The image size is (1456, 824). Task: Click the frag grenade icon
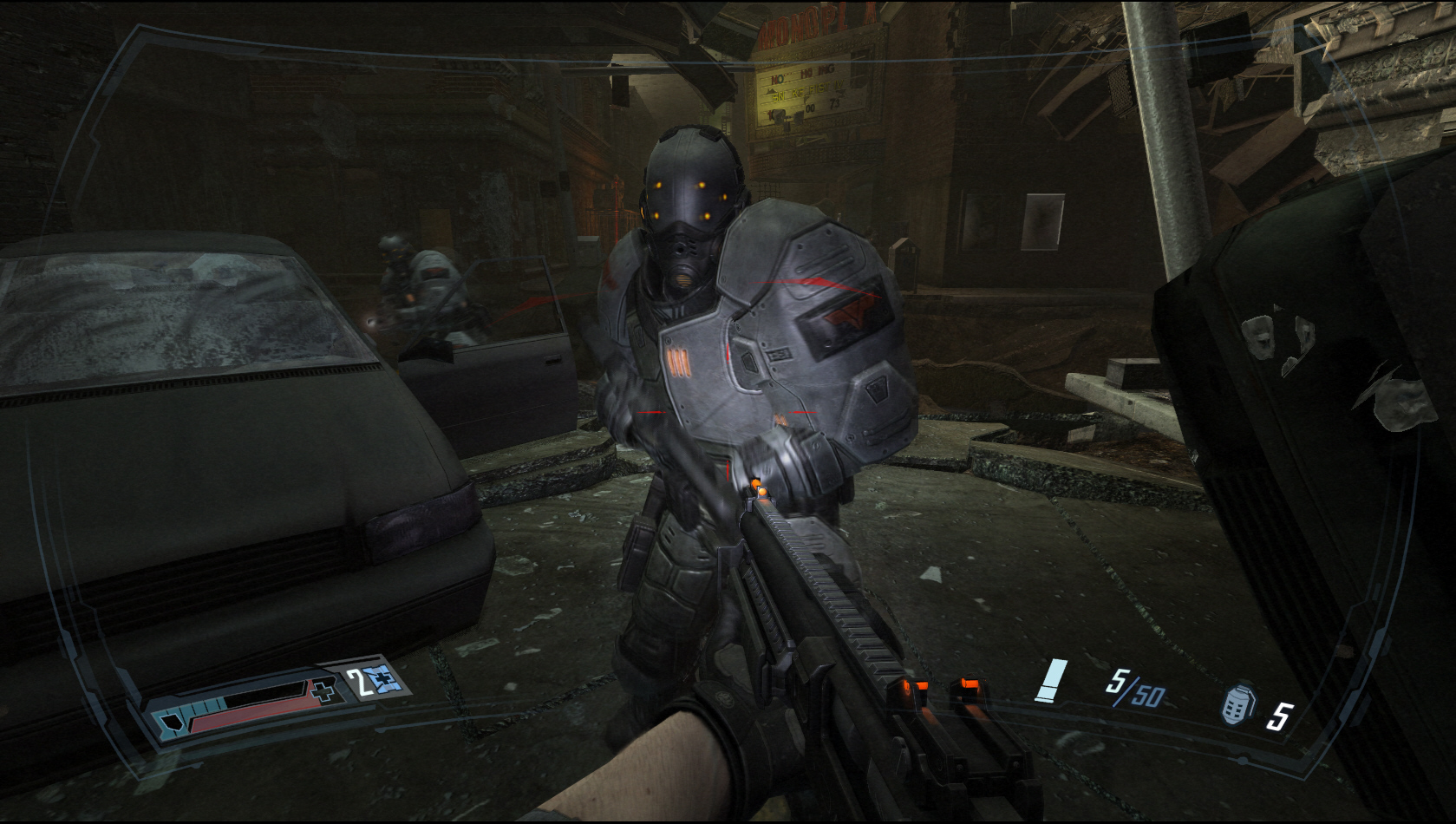pyautogui.click(x=1237, y=703)
